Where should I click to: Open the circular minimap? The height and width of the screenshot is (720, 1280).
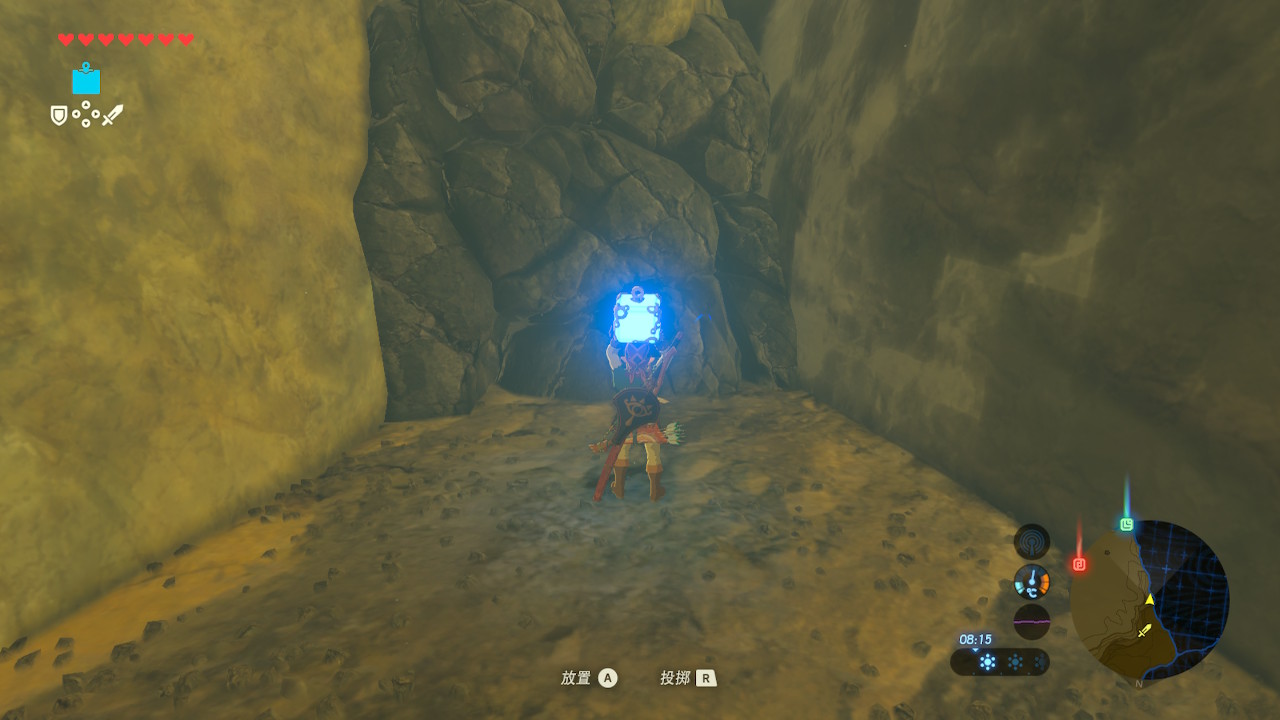pyautogui.click(x=1149, y=599)
